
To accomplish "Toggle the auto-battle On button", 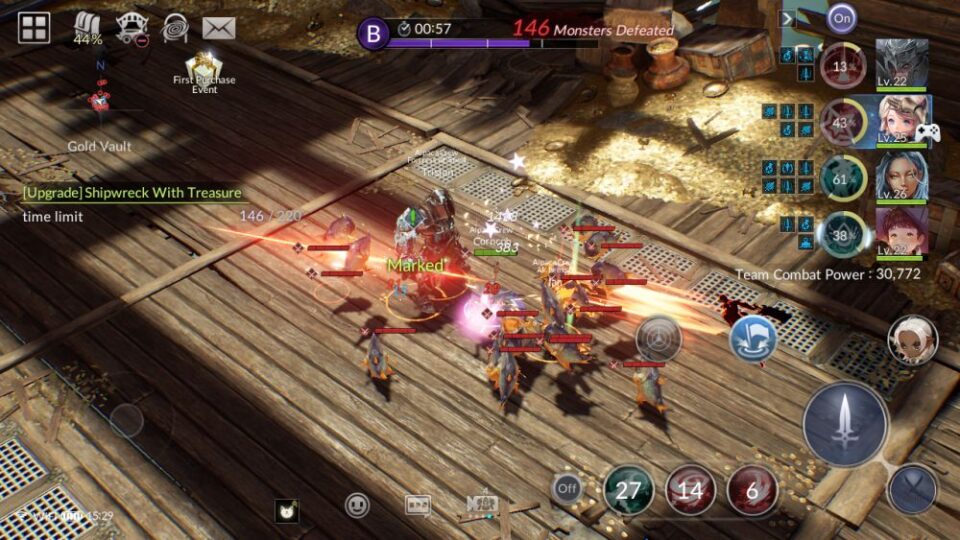I will pos(842,18).
